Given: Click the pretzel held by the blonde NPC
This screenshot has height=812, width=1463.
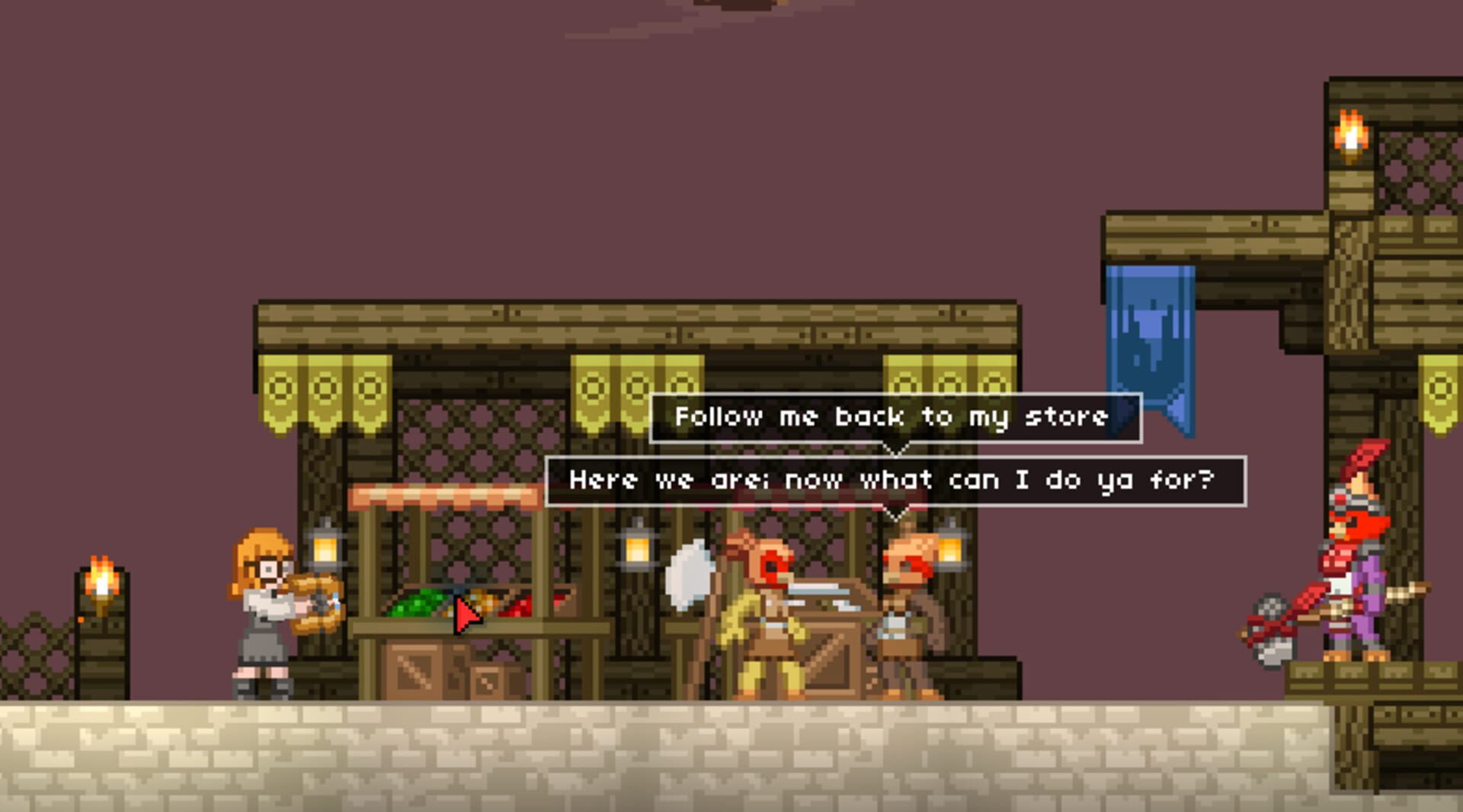Looking at the screenshot, I should click(x=316, y=602).
